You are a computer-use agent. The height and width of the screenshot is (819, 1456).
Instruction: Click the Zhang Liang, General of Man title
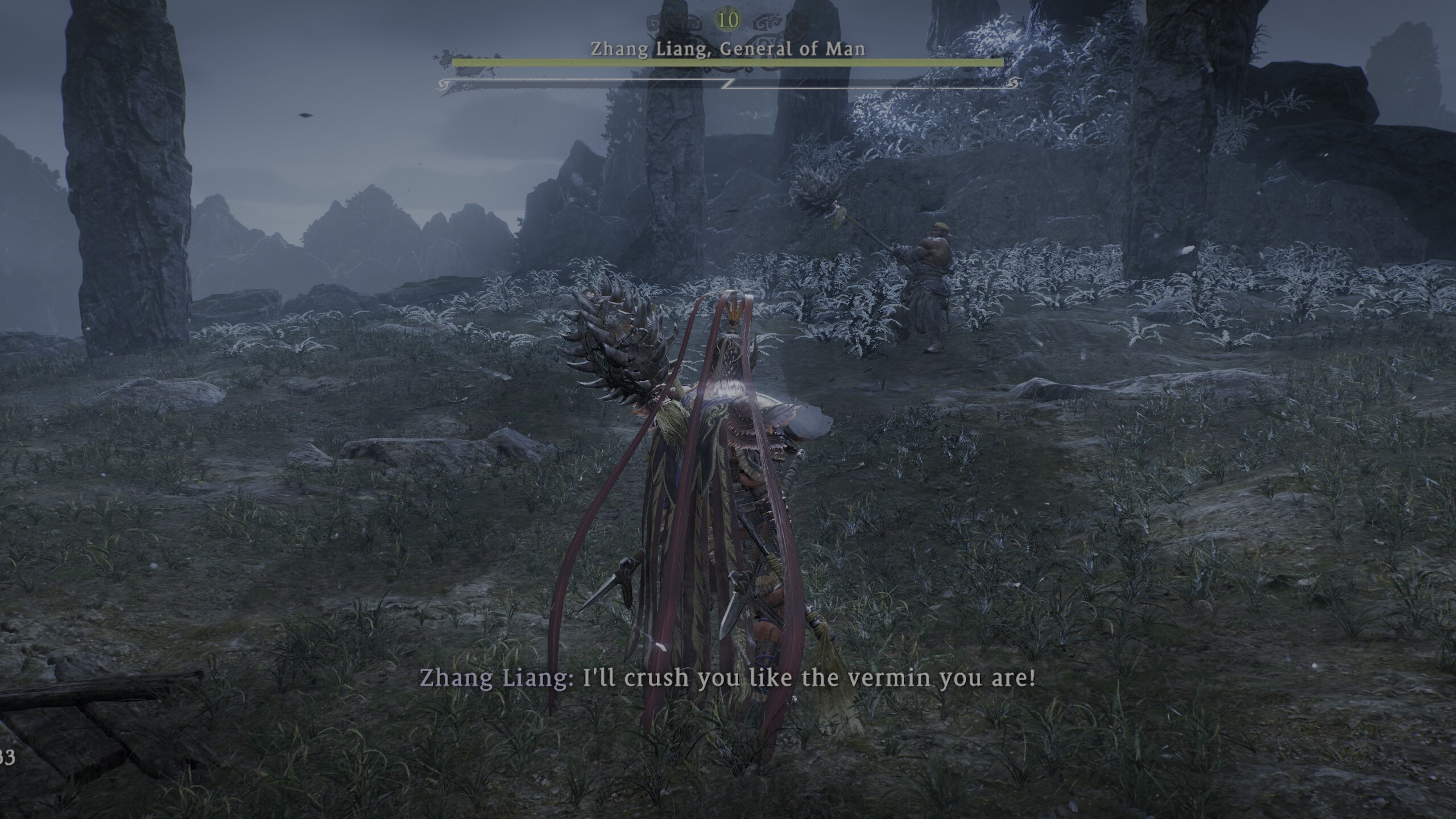coord(728,50)
